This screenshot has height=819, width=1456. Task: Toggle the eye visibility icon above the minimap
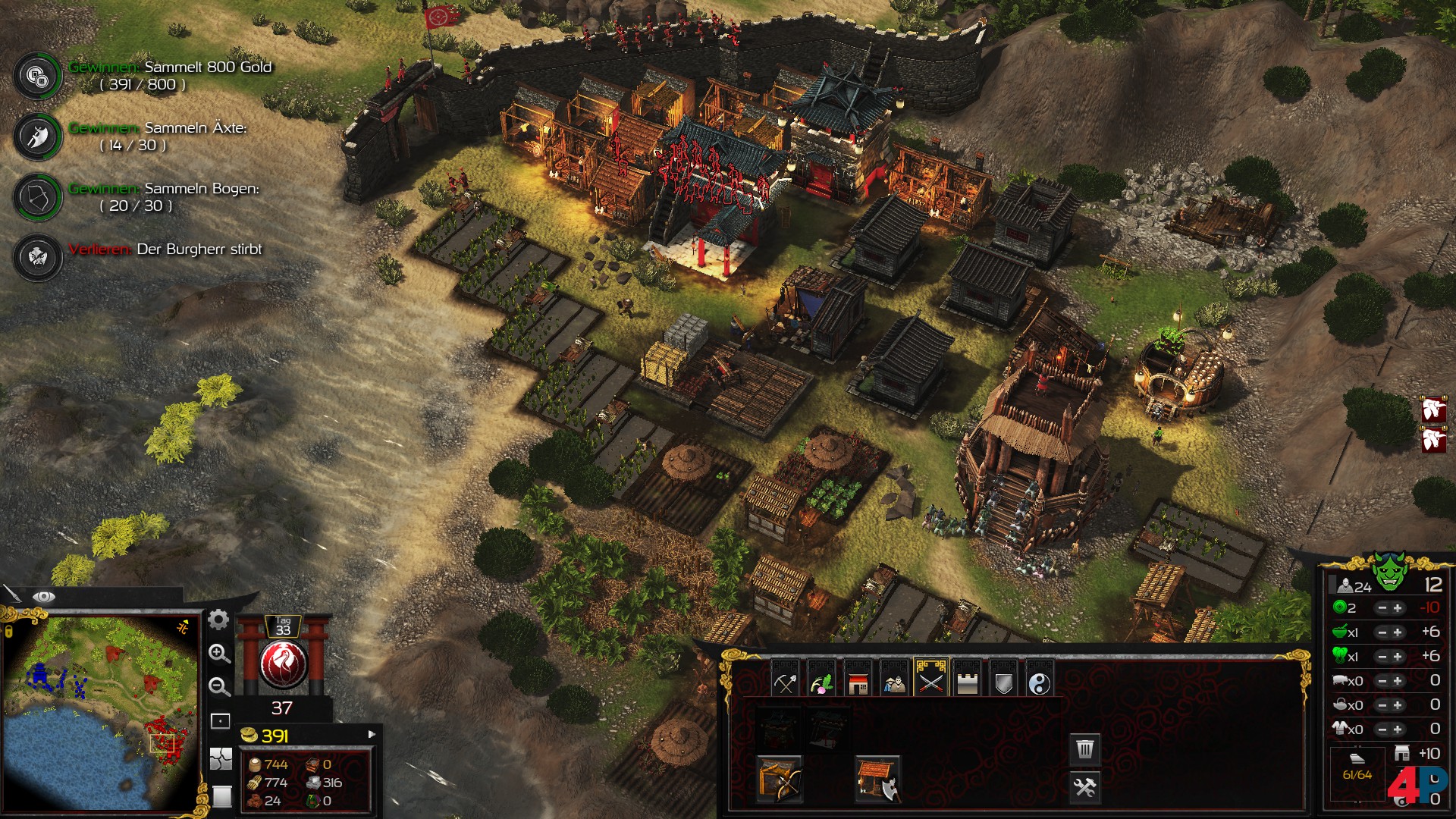43,597
